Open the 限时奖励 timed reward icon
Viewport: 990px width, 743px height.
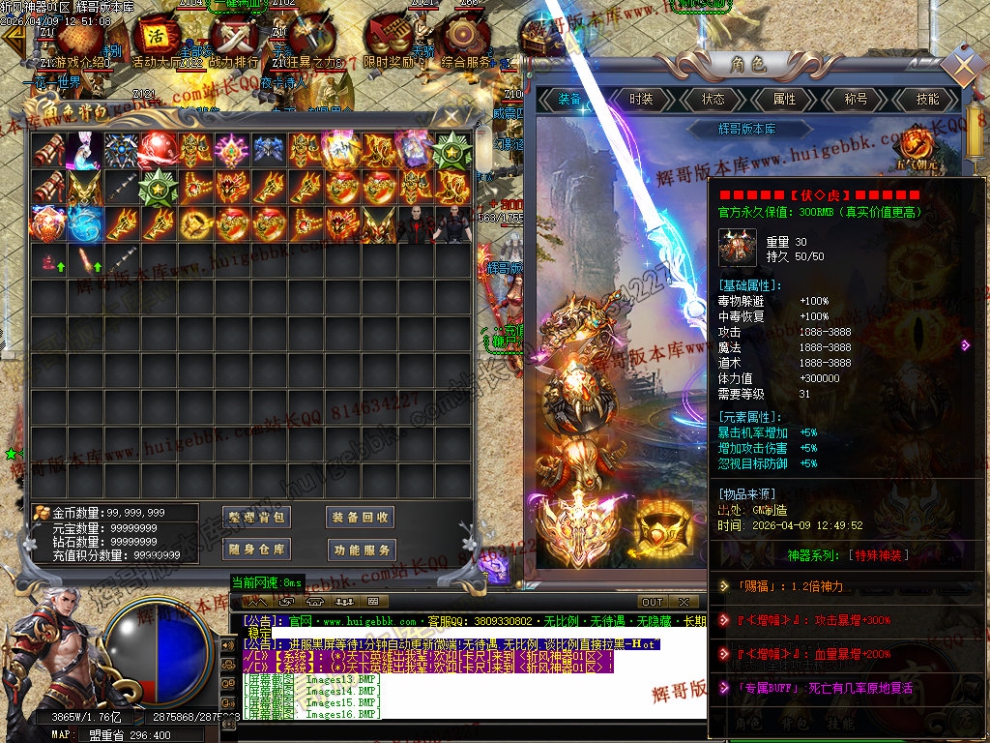pos(386,38)
